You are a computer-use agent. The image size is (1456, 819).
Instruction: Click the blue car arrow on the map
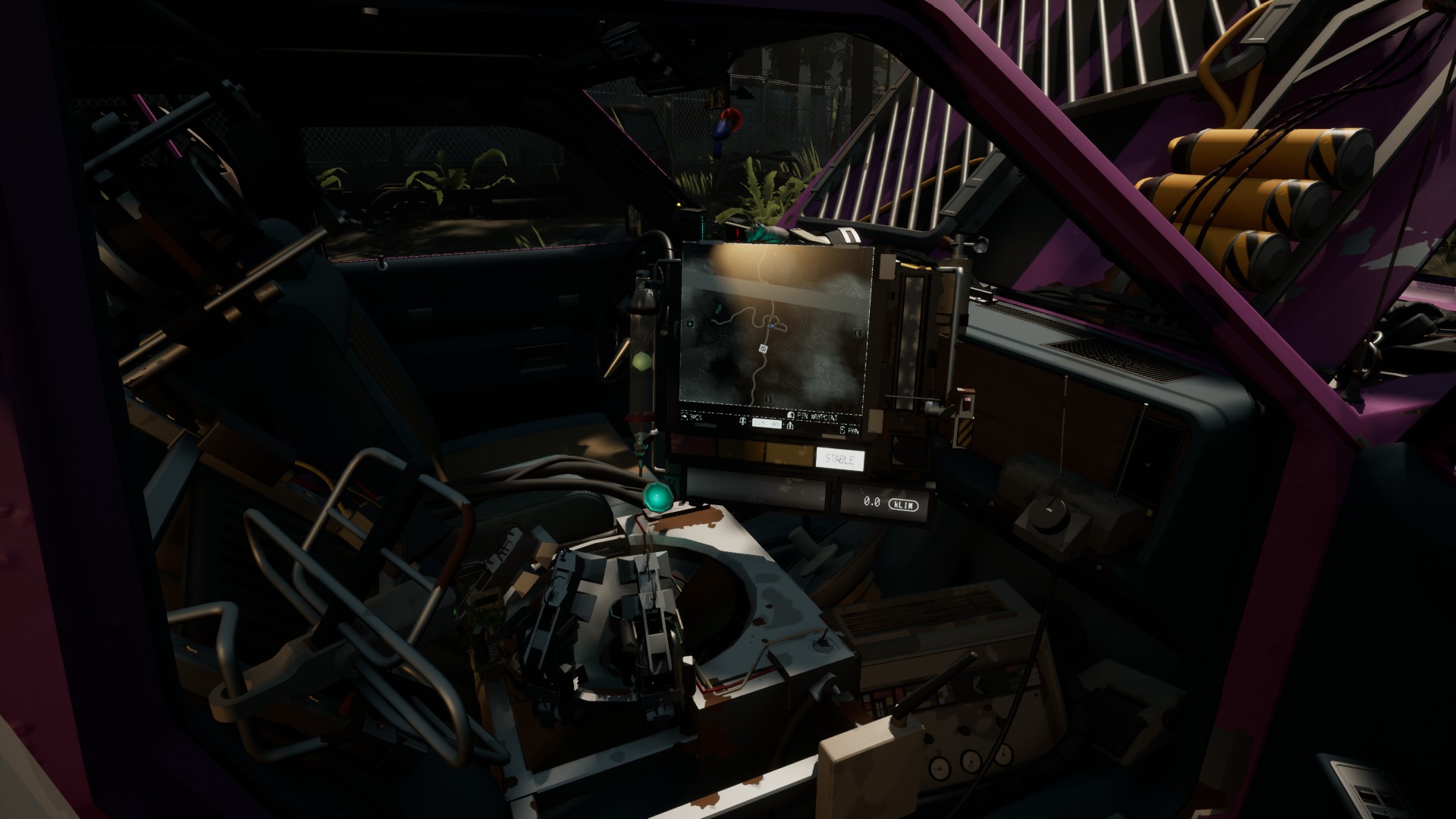coord(772,325)
